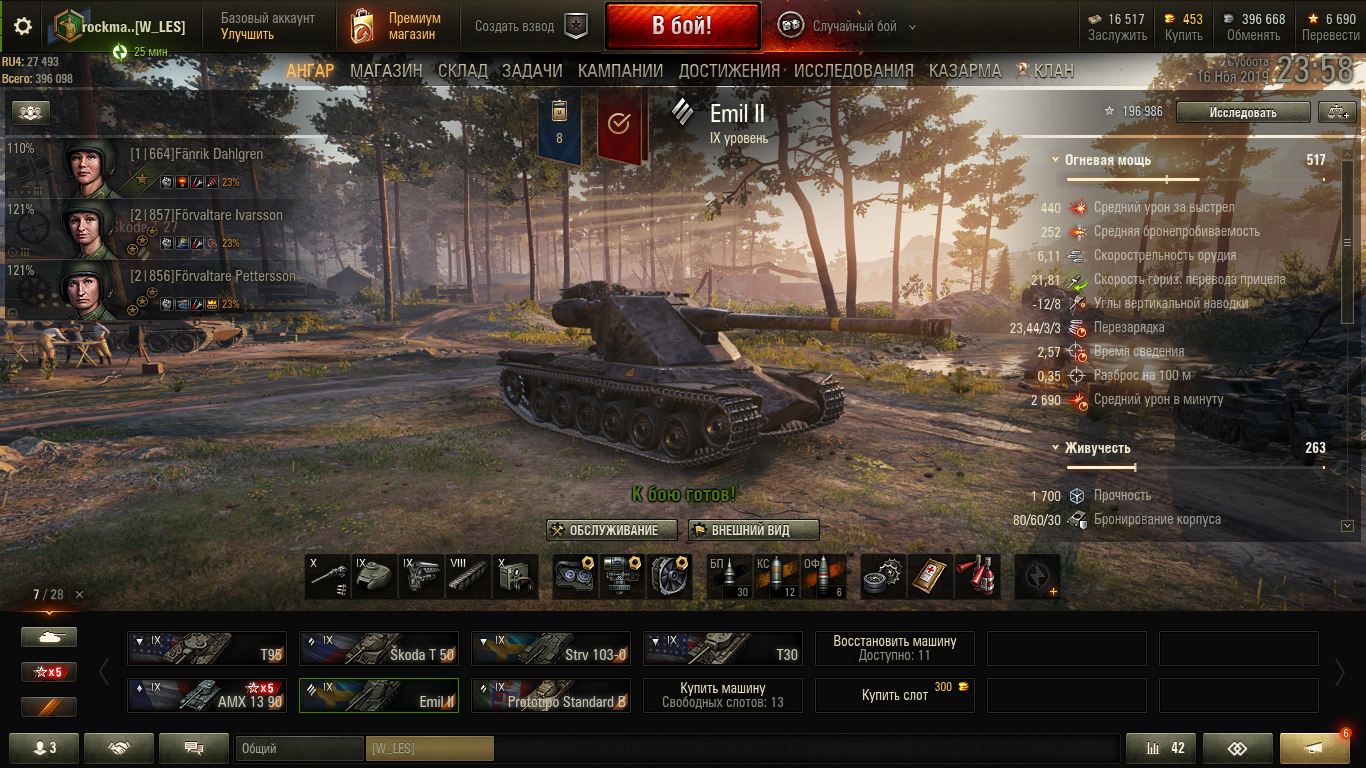The height and width of the screenshot is (768, 1366).
Task: Open the МАГАЗИН tab
Action: (x=386, y=71)
